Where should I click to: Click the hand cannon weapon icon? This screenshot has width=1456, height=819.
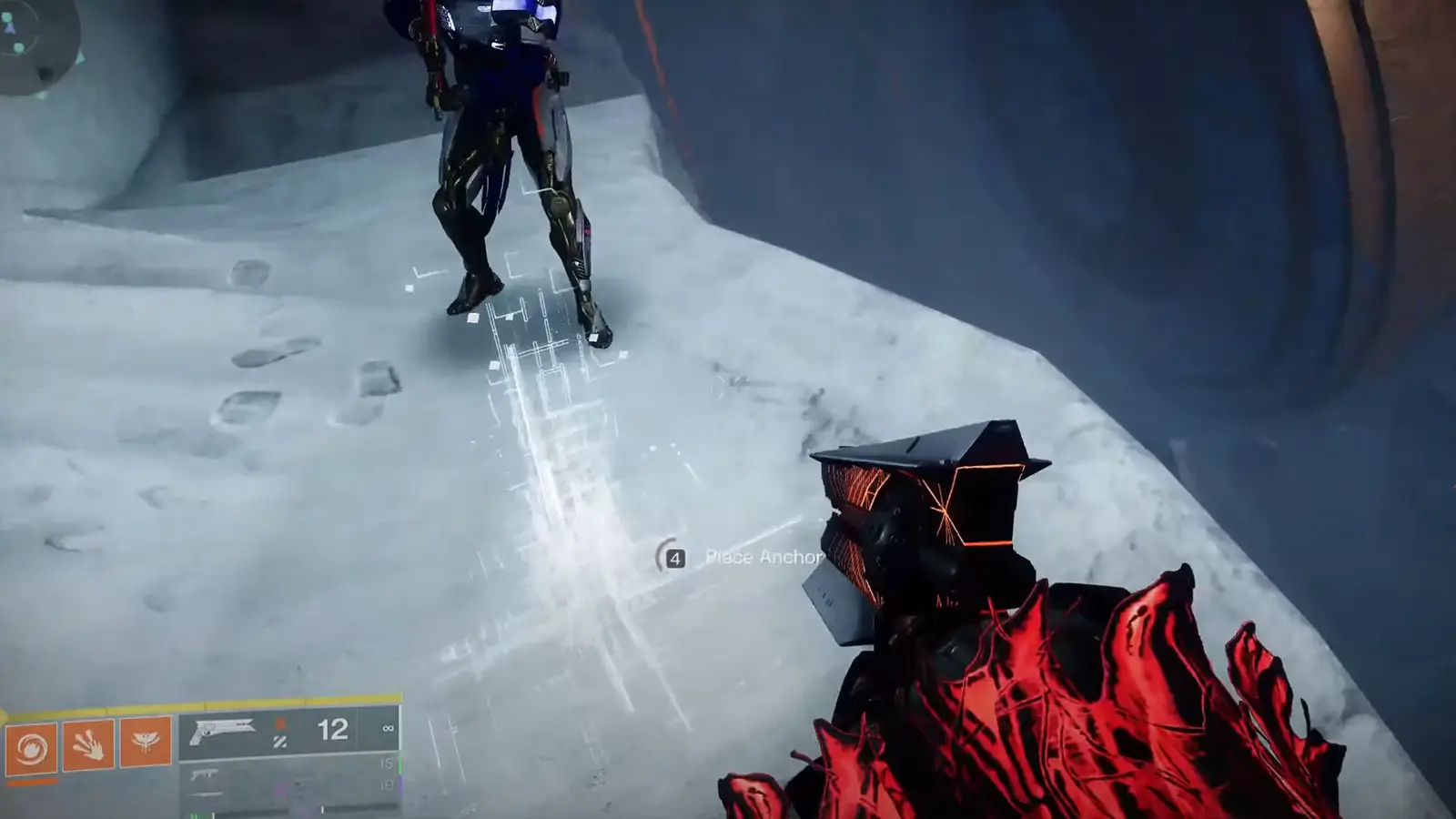tap(223, 730)
